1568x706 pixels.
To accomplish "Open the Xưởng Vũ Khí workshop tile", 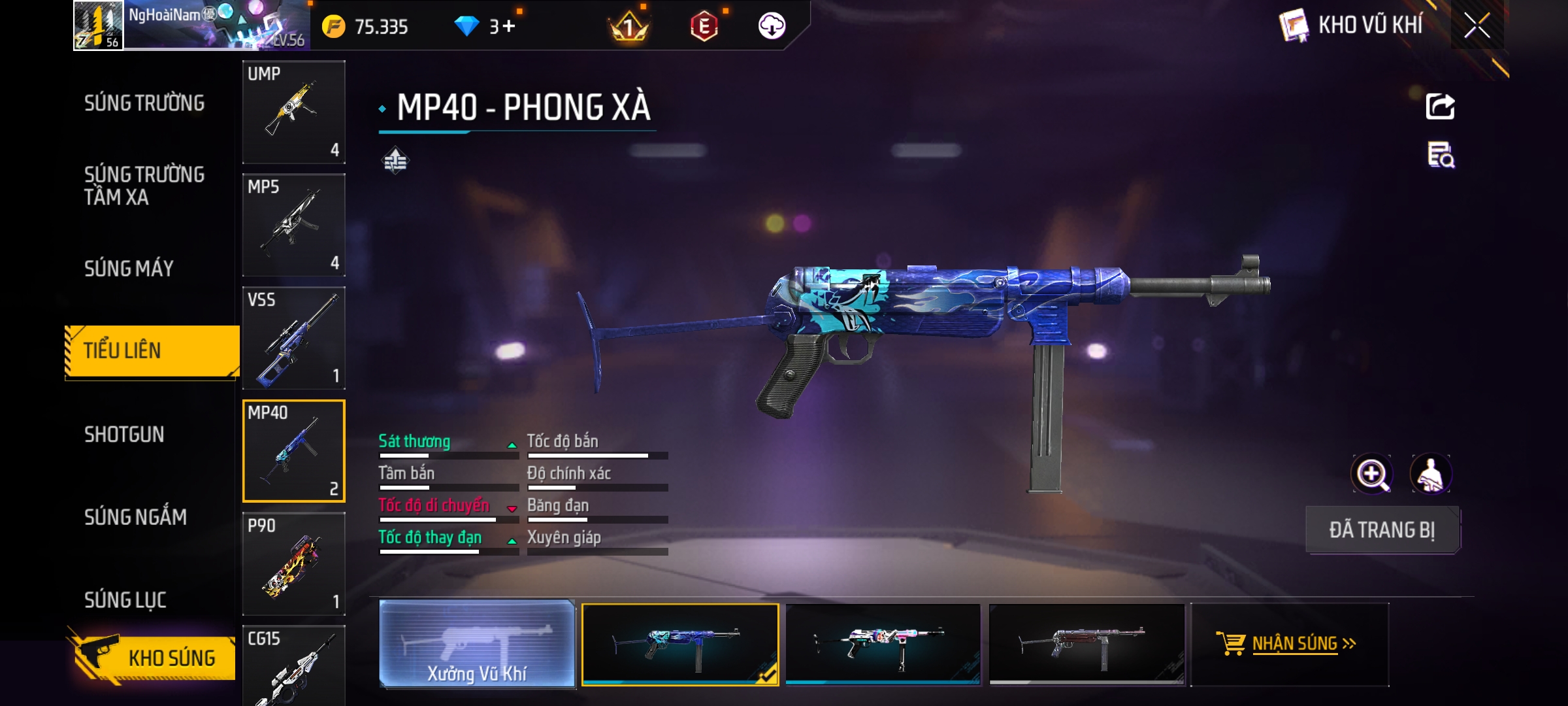I will point(477,645).
